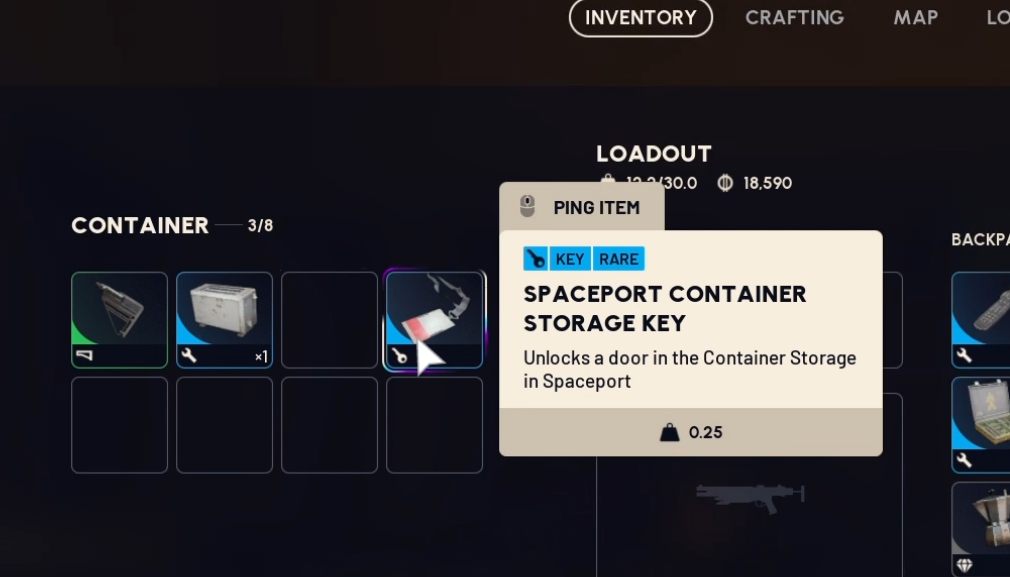Viewport: 1010px width, 577px height.
Task: Select the toaster item in the container
Action: pos(224,320)
